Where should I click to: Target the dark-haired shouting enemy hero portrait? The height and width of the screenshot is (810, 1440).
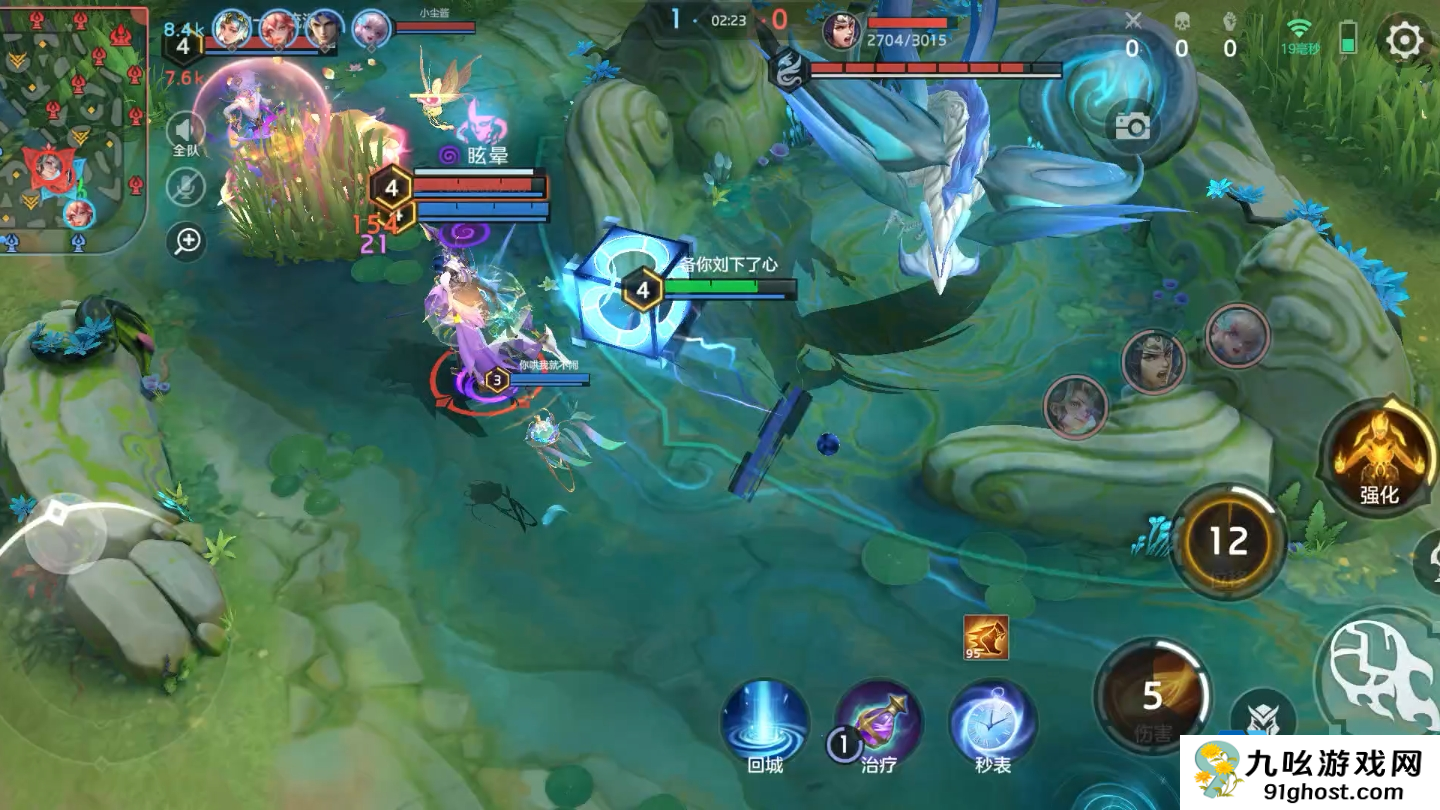pyautogui.click(x=1153, y=361)
